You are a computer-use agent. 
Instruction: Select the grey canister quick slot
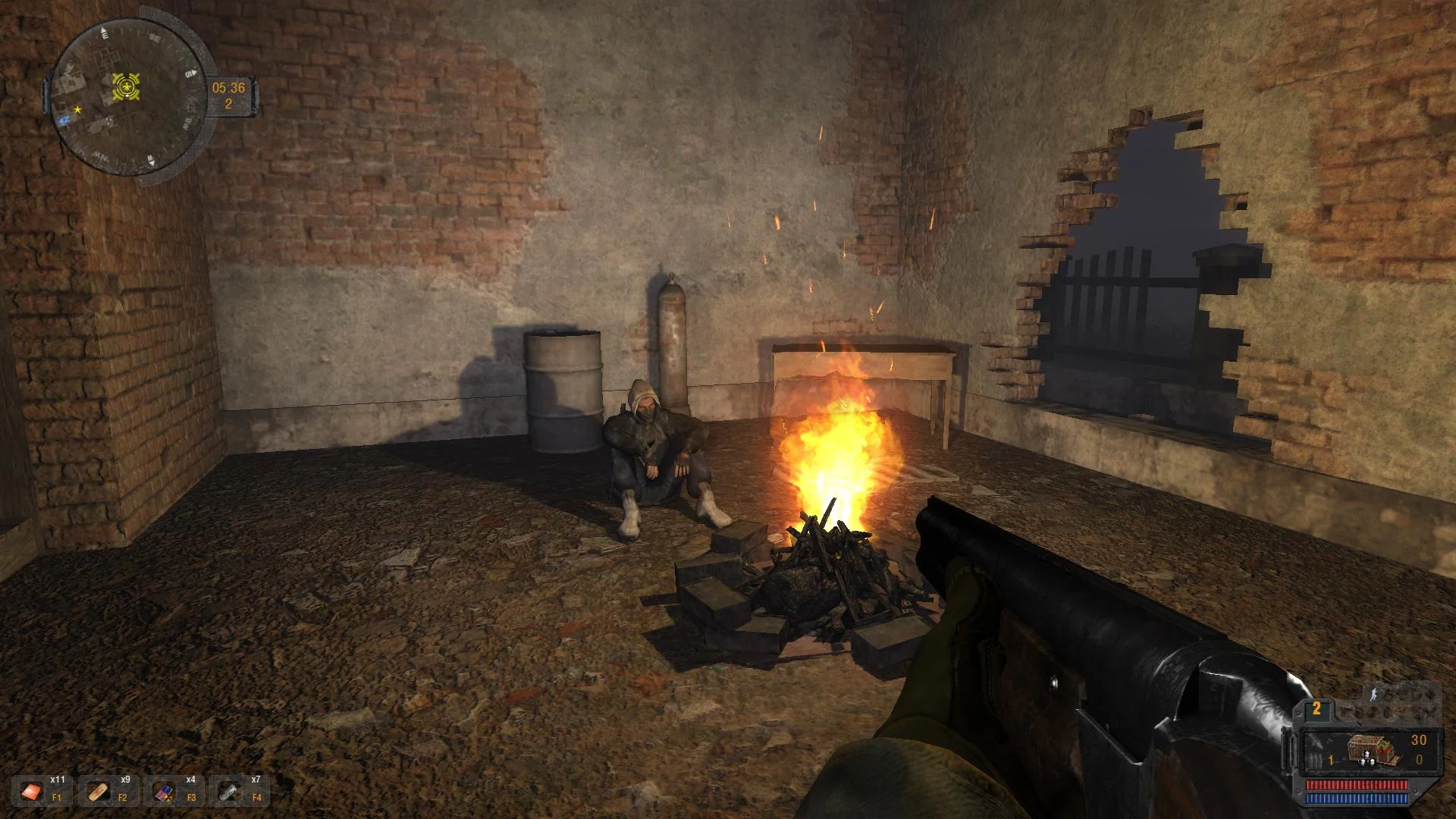228,792
